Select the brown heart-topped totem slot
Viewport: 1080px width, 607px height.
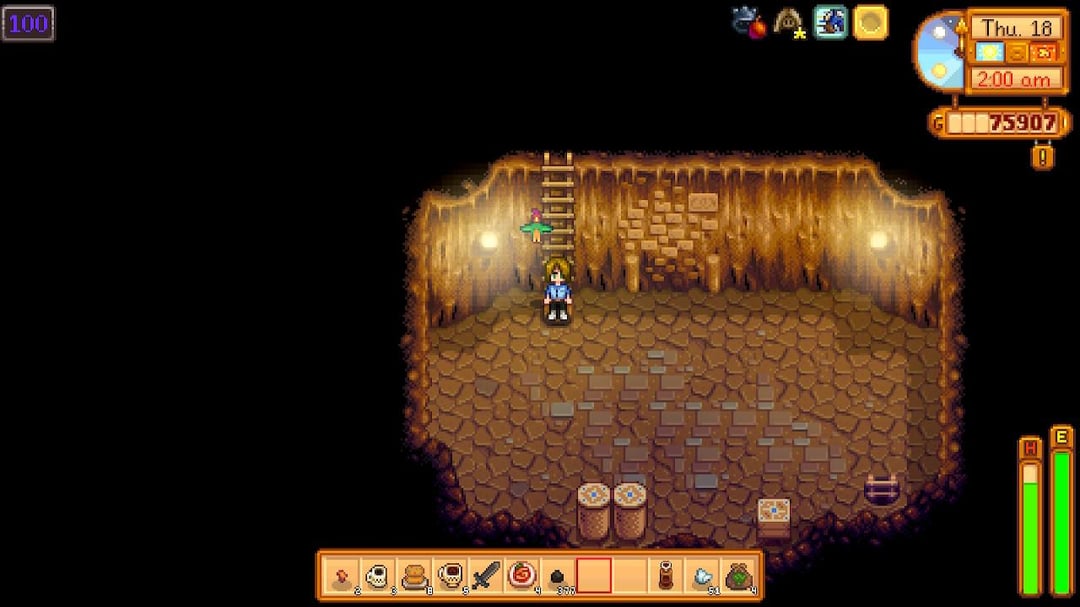tap(666, 576)
